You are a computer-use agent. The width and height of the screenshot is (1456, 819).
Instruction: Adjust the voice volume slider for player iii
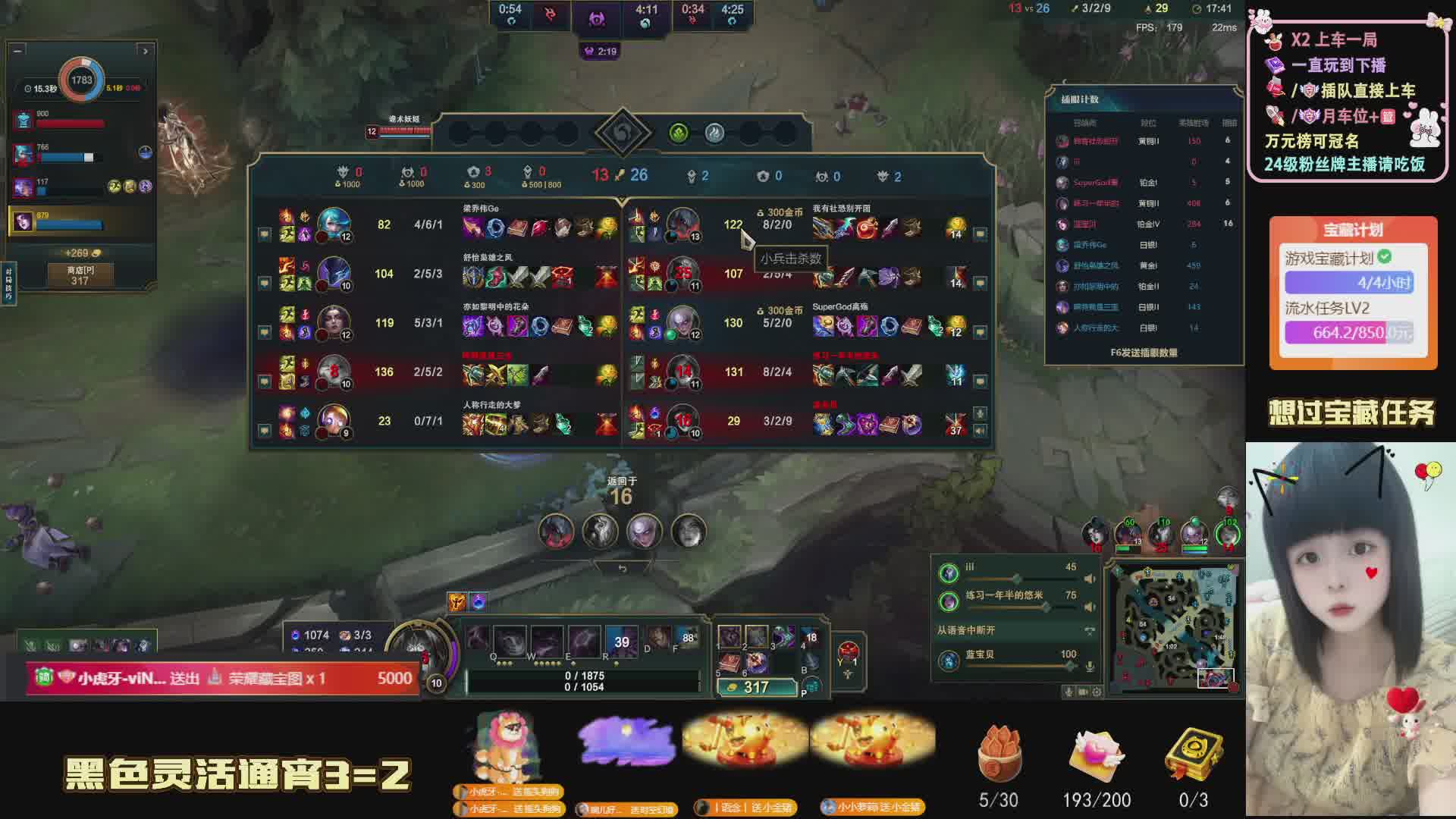pos(1016,579)
